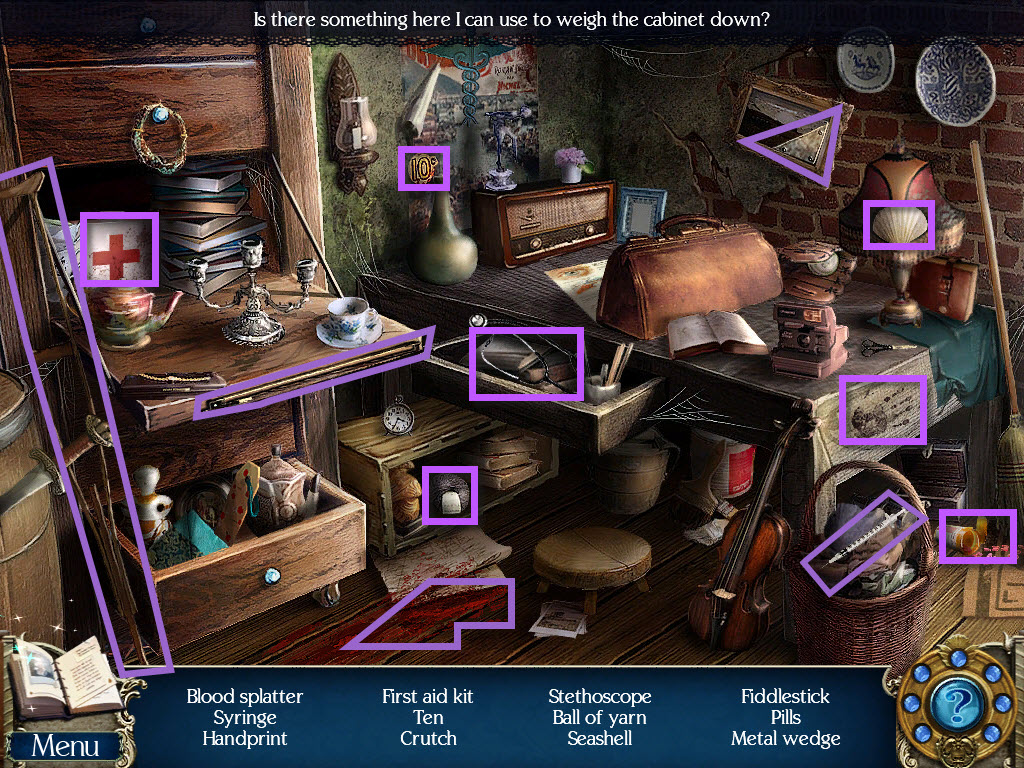Open the Menu

(x=65, y=746)
